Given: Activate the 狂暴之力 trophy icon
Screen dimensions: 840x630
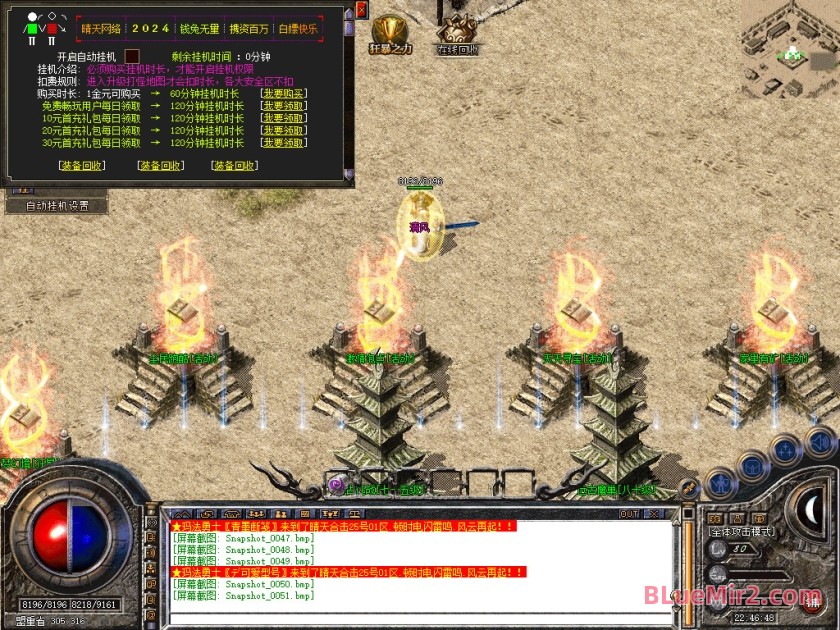Looking at the screenshot, I should coord(388,31).
